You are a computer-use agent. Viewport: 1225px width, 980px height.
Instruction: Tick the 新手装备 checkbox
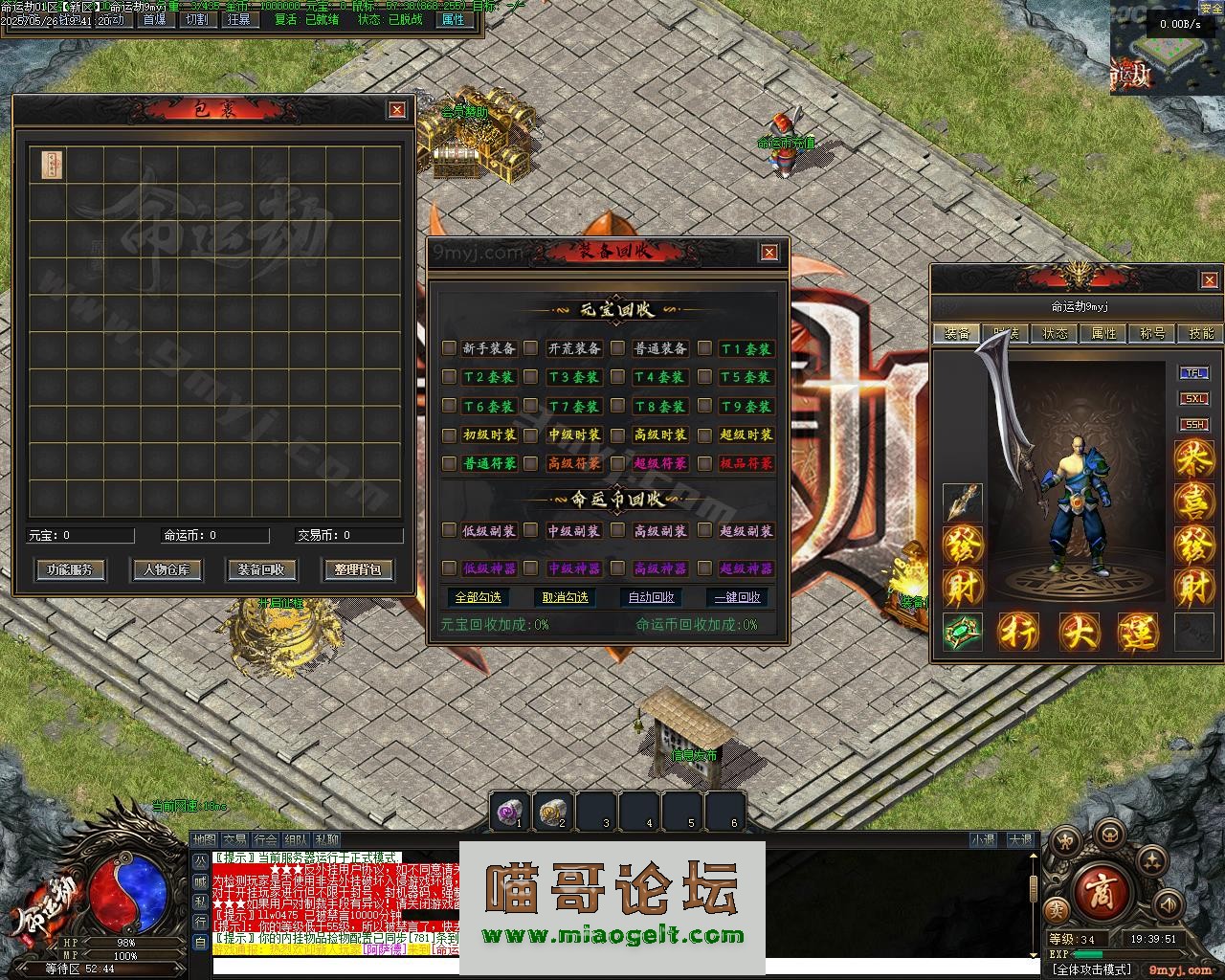tap(449, 348)
